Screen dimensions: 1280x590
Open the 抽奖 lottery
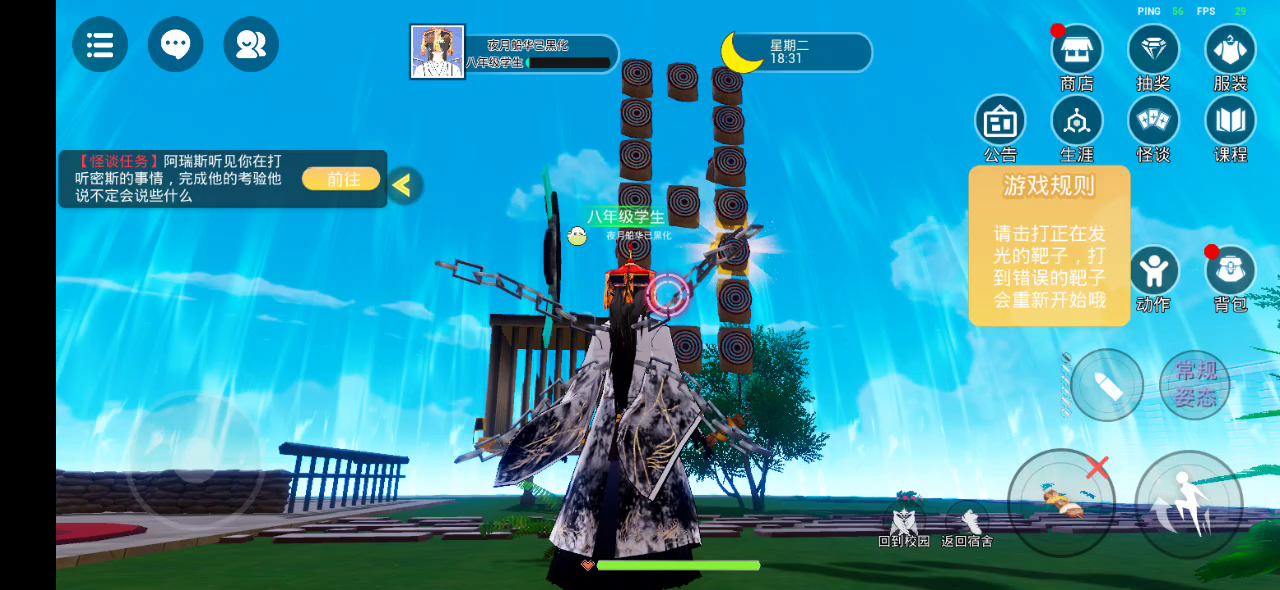(x=1153, y=50)
